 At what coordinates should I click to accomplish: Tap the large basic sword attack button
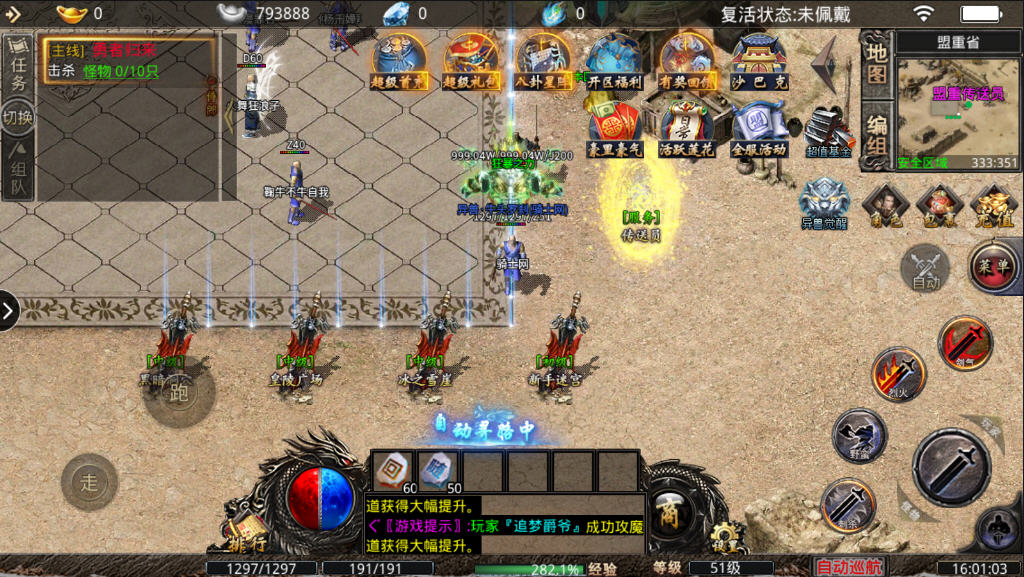click(x=952, y=467)
